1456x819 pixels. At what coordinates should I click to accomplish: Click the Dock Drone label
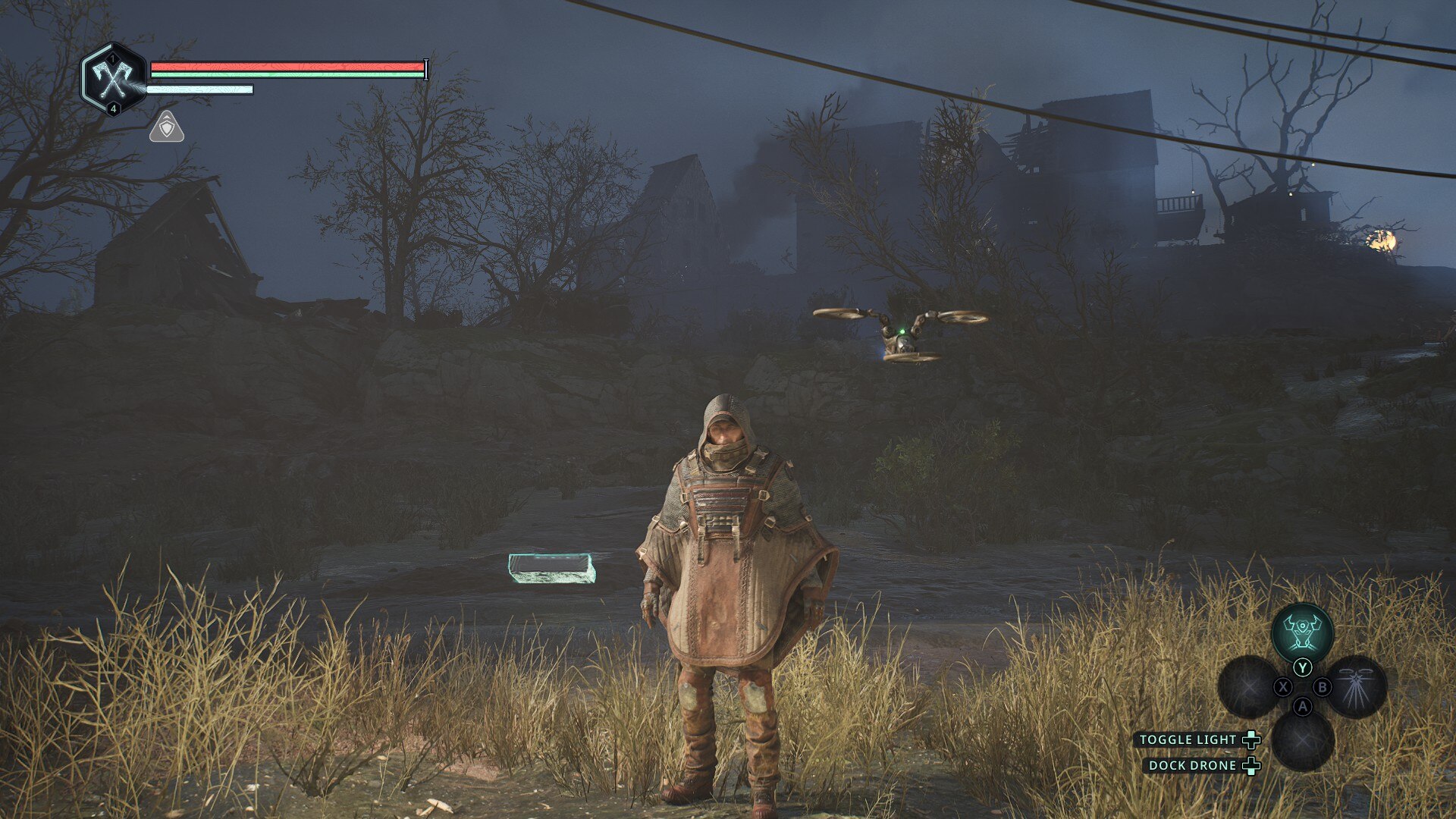coord(1192,765)
